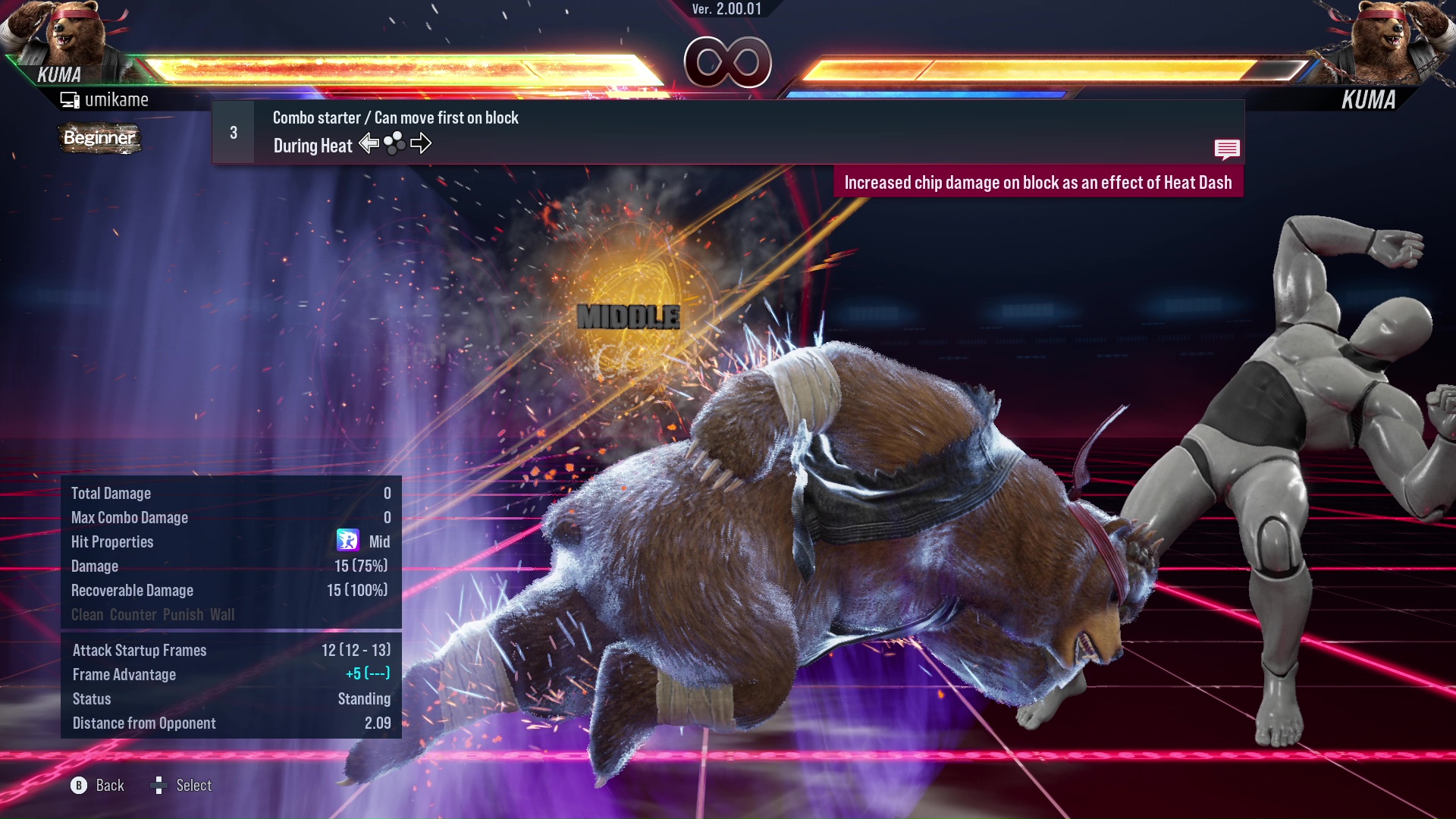Select the back arrow input icon
Image resolution: width=1456 pixels, height=819 pixels.
[369, 143]
